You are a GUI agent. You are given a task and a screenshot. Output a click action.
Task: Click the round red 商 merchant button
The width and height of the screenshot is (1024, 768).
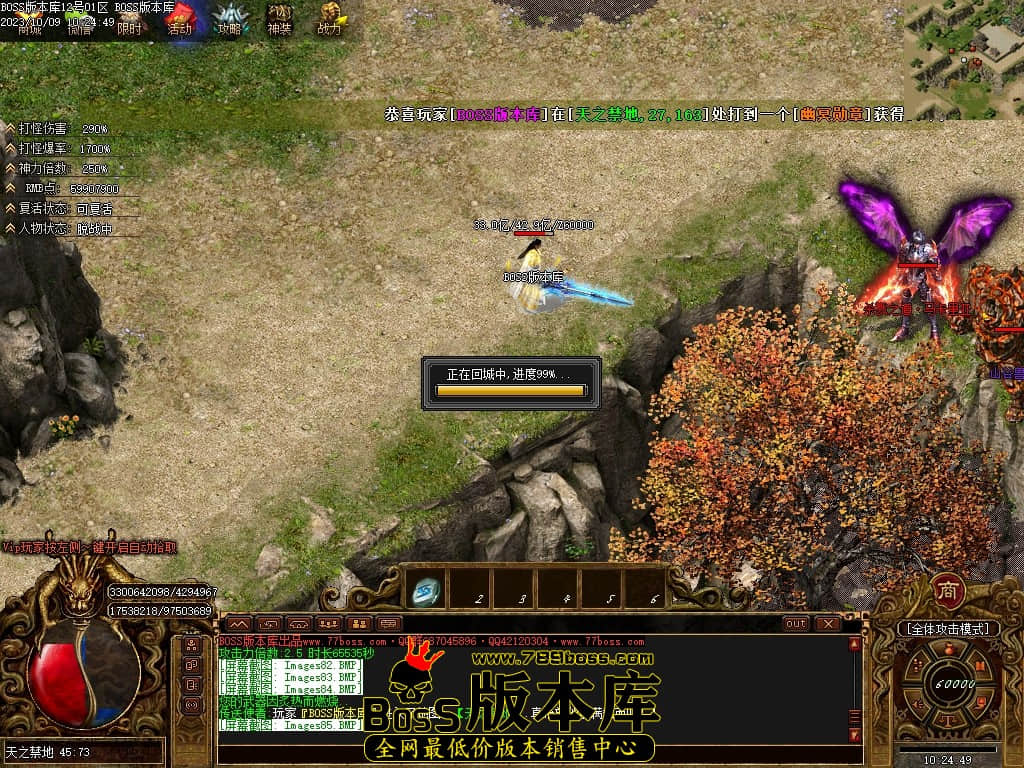click(x=947, y=591)
